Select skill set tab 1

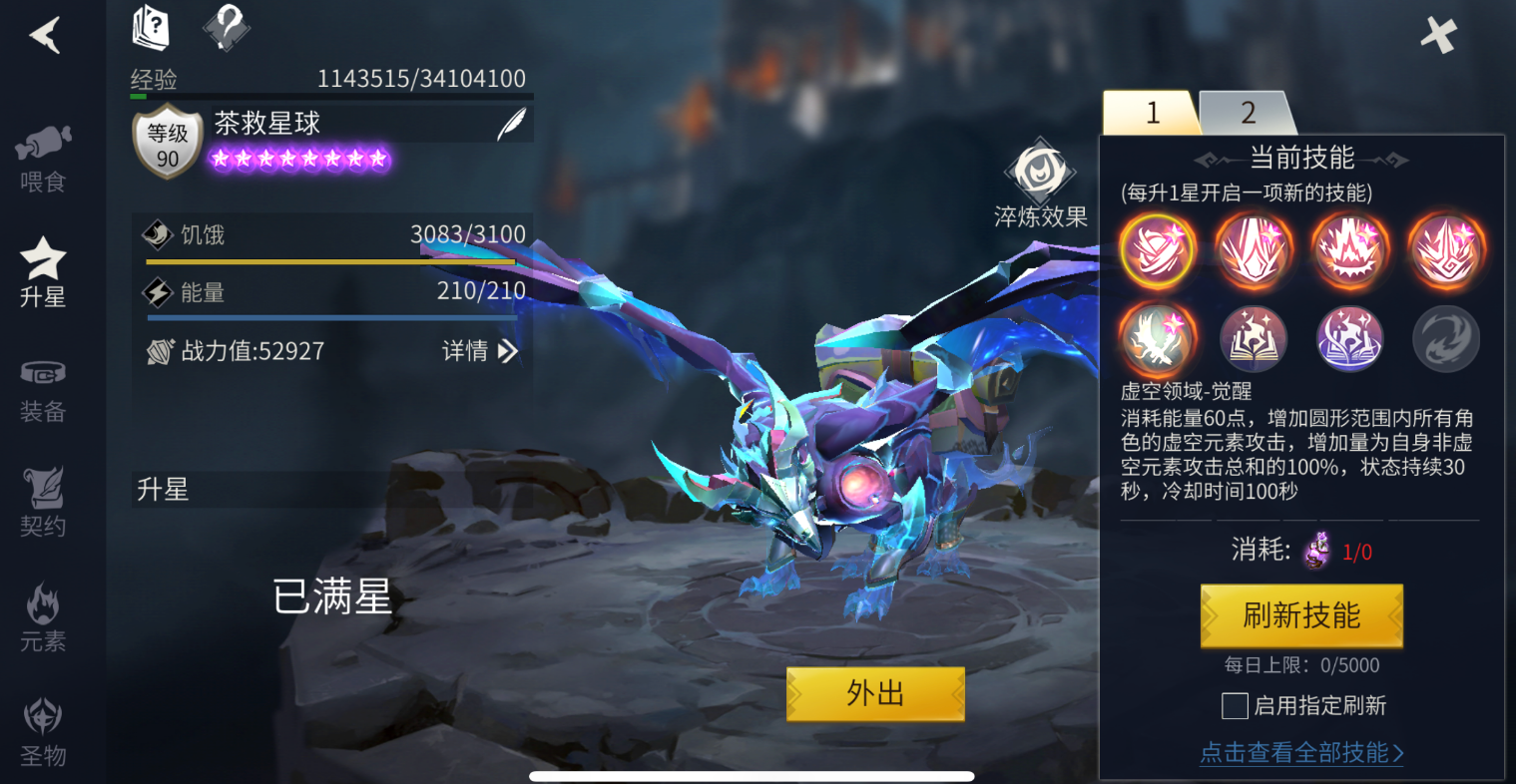pos(1152,113)
